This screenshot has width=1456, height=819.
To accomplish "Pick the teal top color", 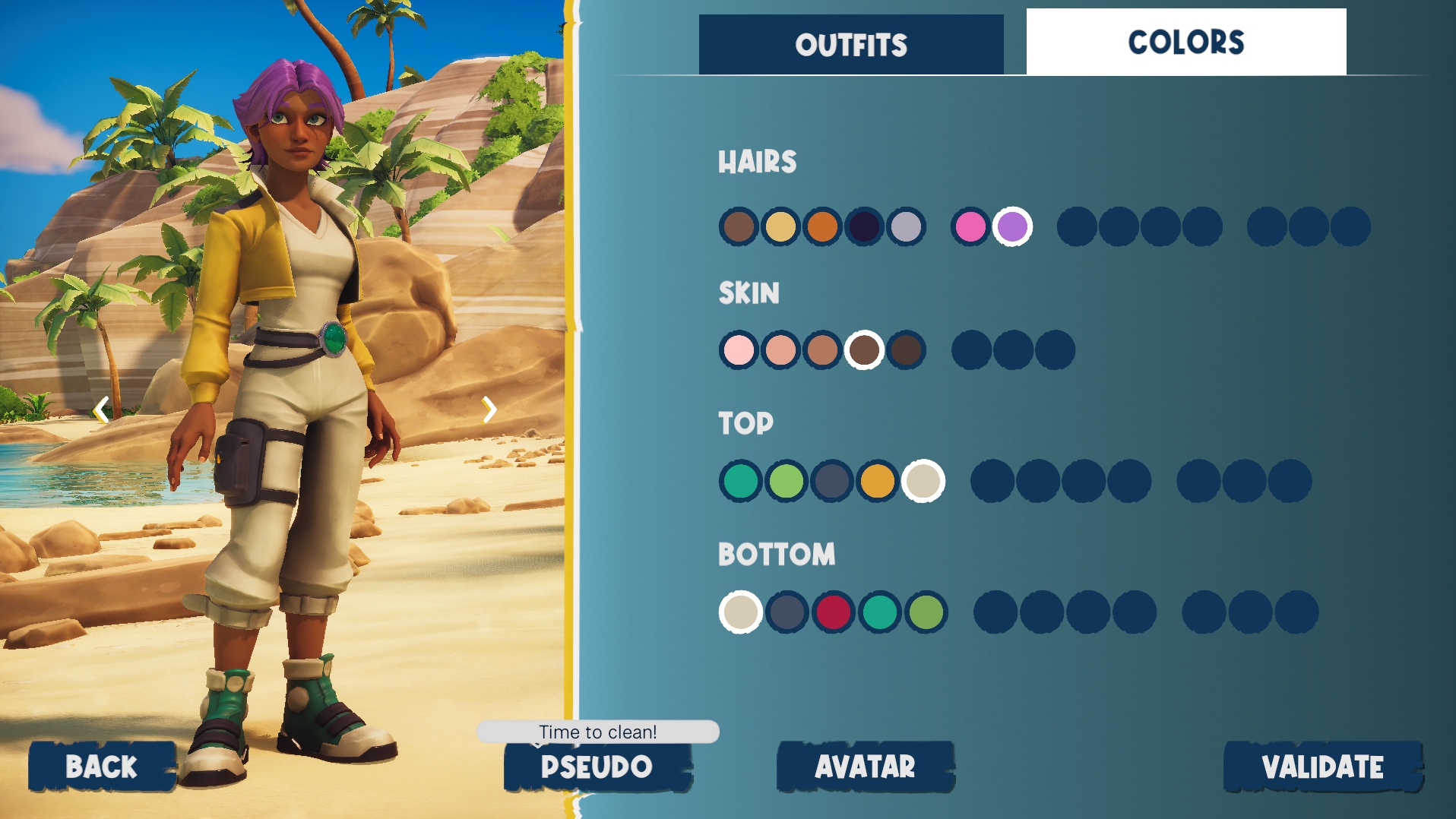I will [741, 481].
